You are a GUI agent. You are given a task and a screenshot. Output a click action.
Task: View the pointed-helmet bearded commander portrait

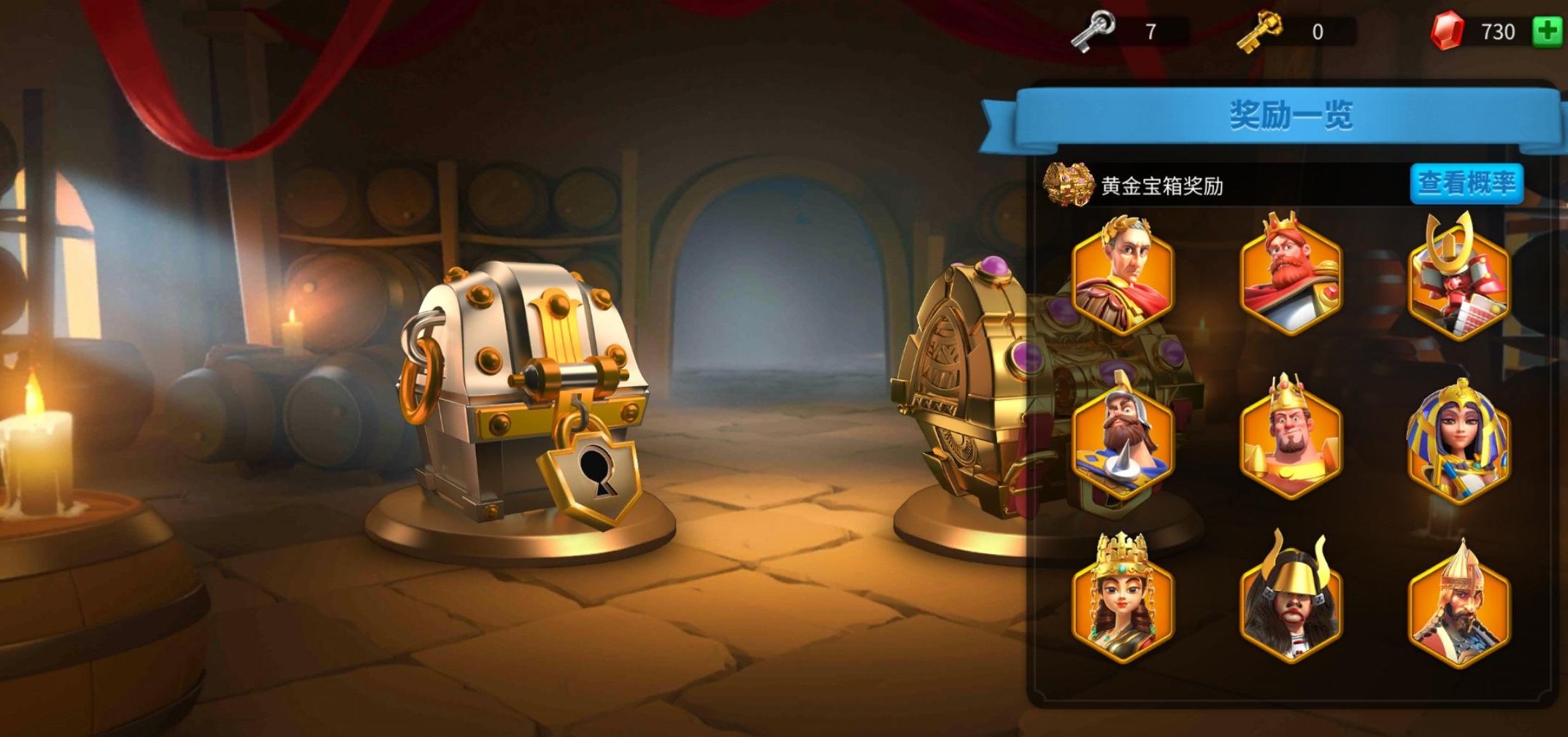(1458, 601)
